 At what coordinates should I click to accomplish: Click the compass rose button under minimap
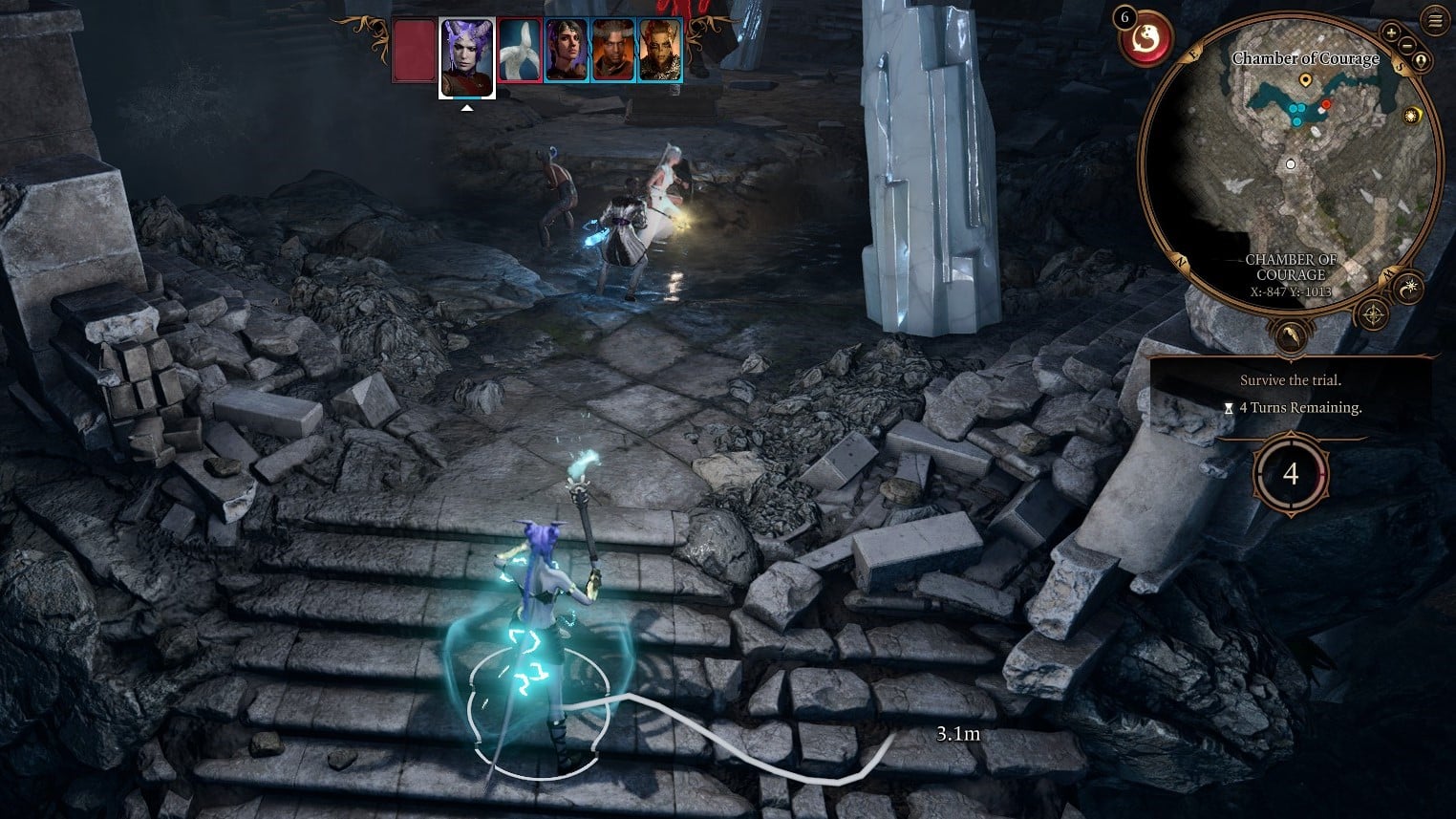coord(1373,314)
